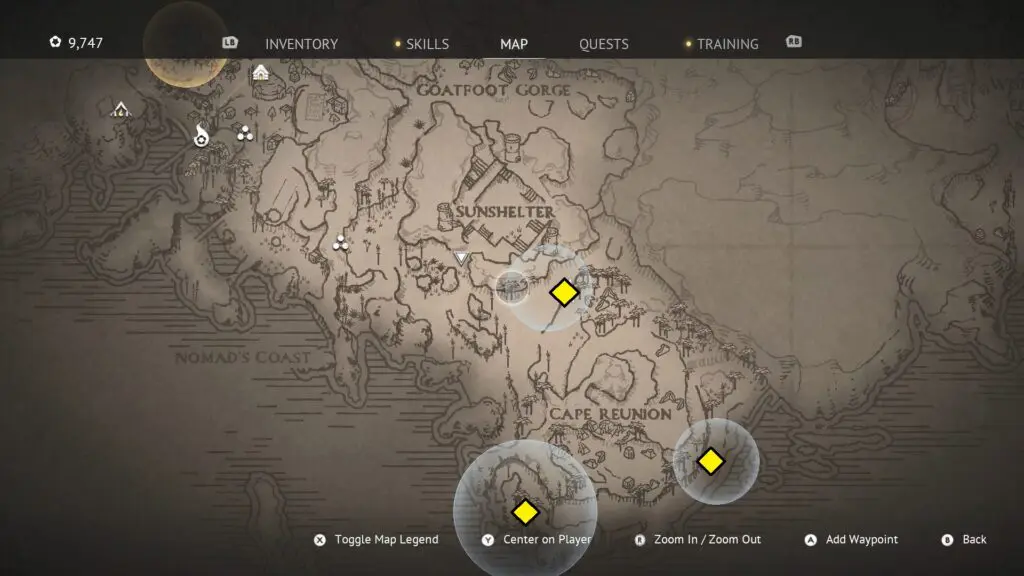Choose the tent camp marker
1024x576 pixels.
(x=121, y=109)
